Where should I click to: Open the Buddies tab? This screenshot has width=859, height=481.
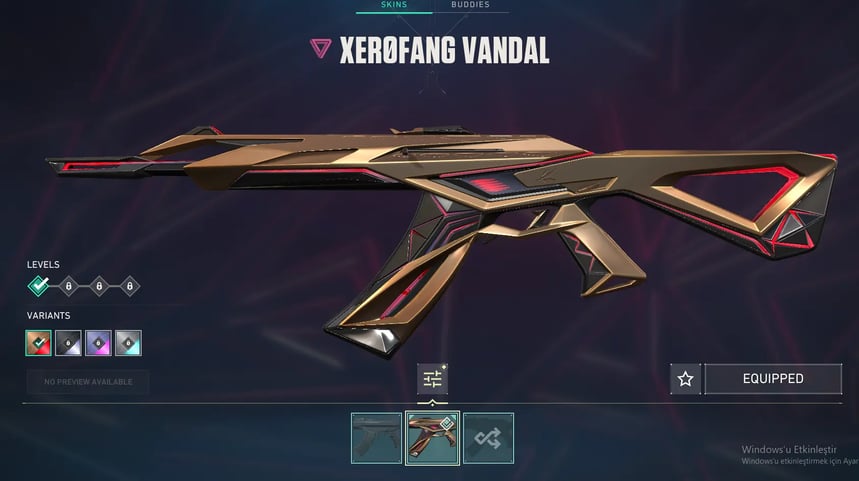(x=470, y=5)
